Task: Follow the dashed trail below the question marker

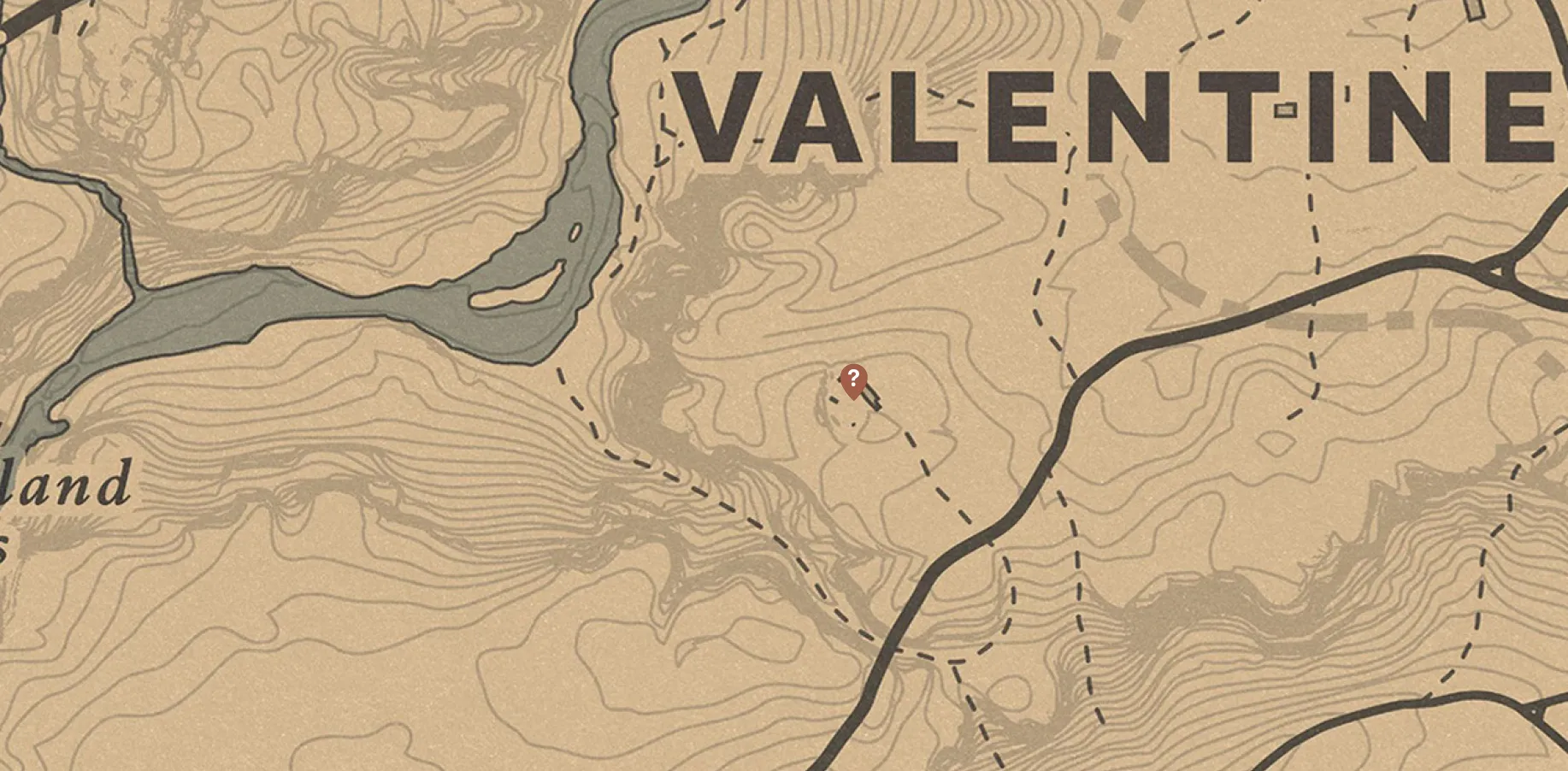Action: tap(923, 466)
